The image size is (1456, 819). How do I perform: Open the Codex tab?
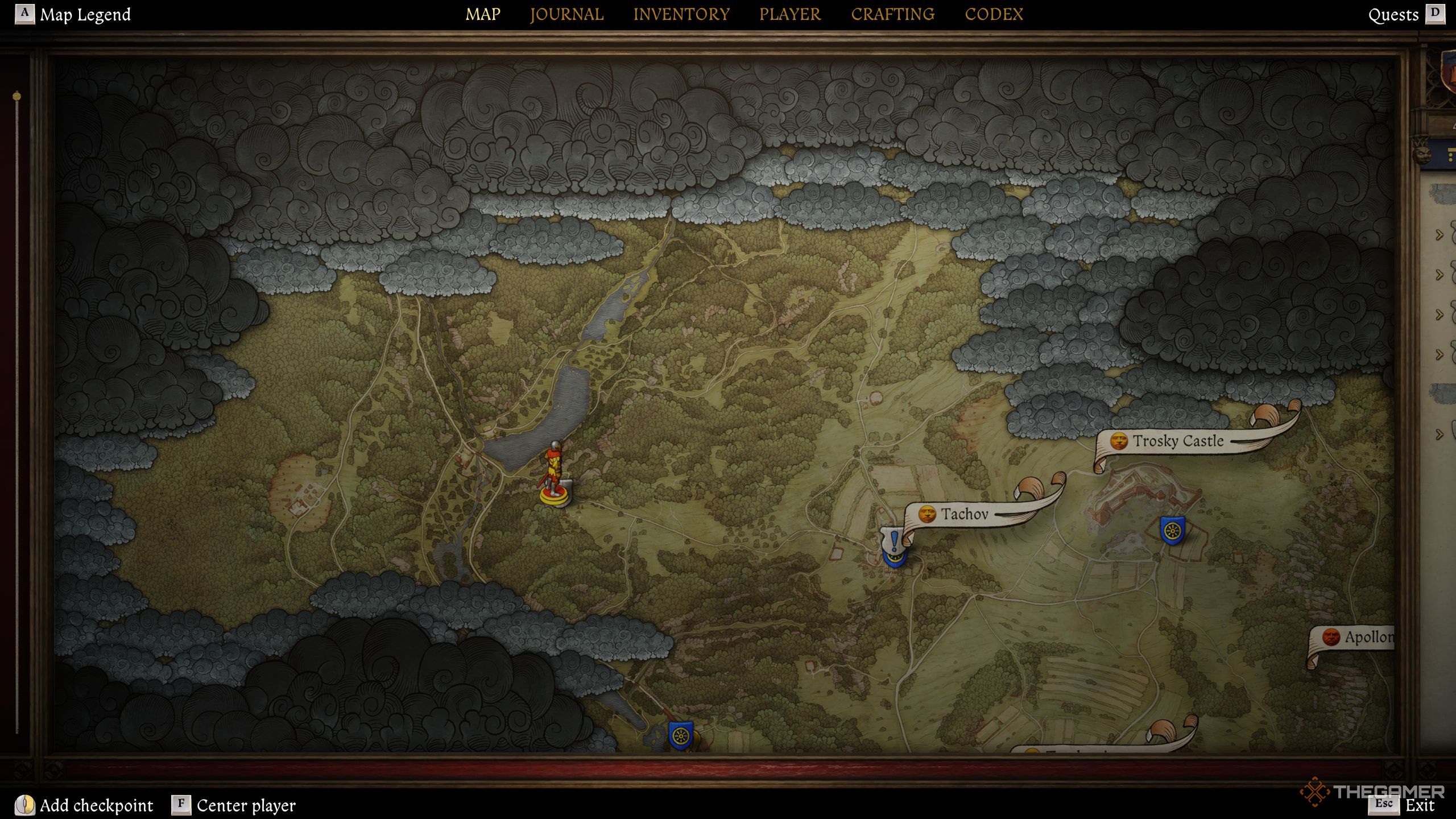point(994,14)
